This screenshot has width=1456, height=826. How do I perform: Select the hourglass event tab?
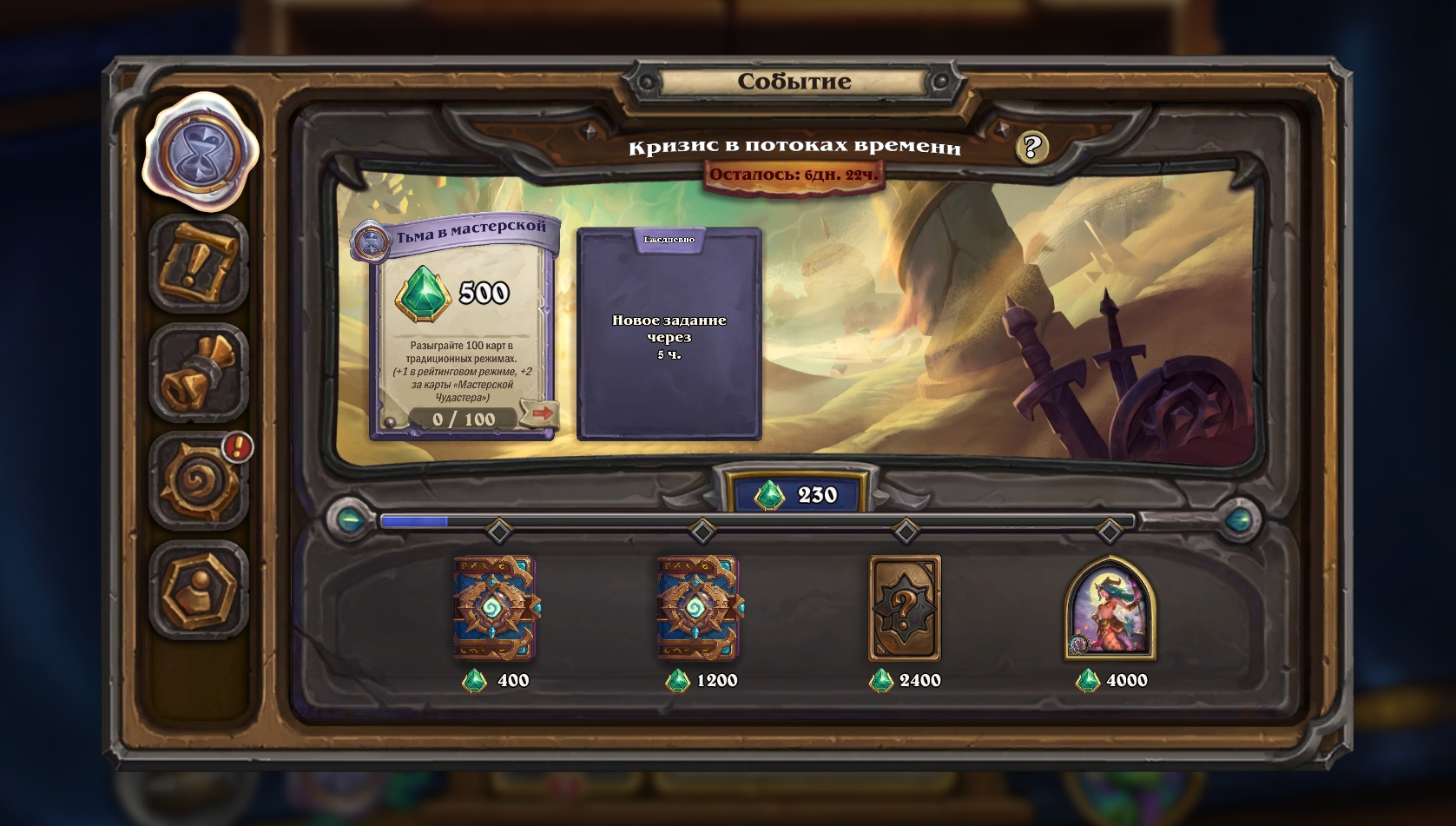[200, 152]
